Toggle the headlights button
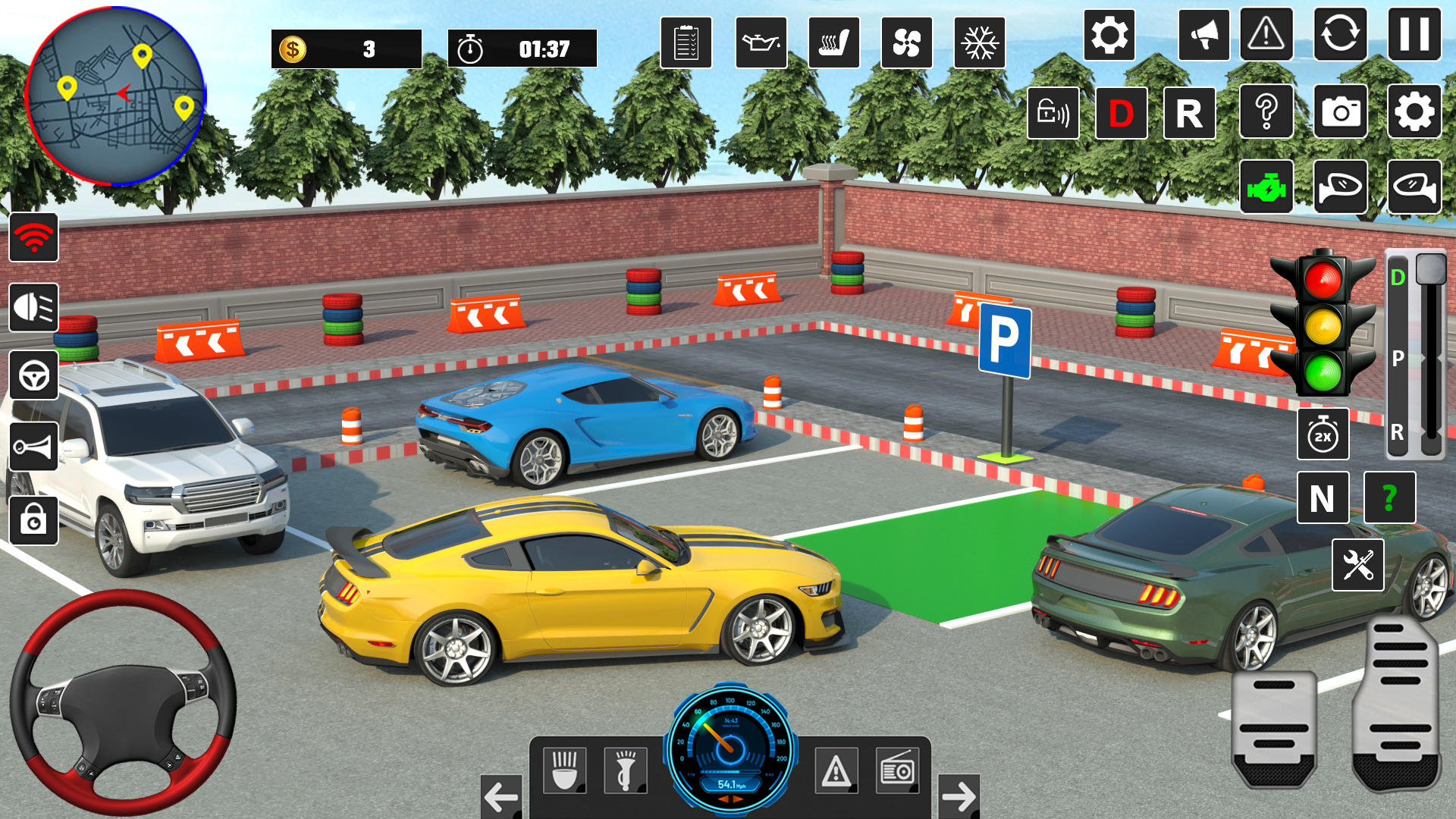Image resolution: width=1456 pixels, height=819 pixels. 34,308
